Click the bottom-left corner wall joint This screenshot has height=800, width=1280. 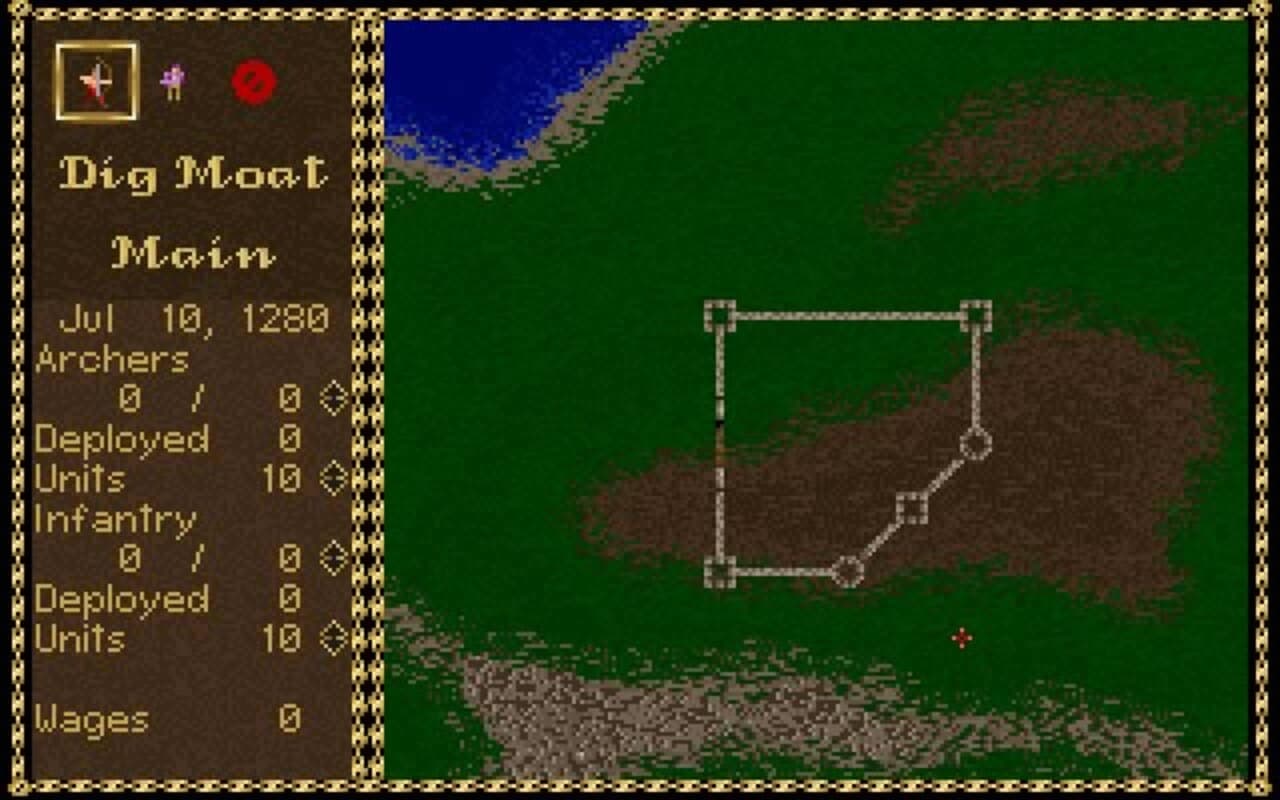718,571
